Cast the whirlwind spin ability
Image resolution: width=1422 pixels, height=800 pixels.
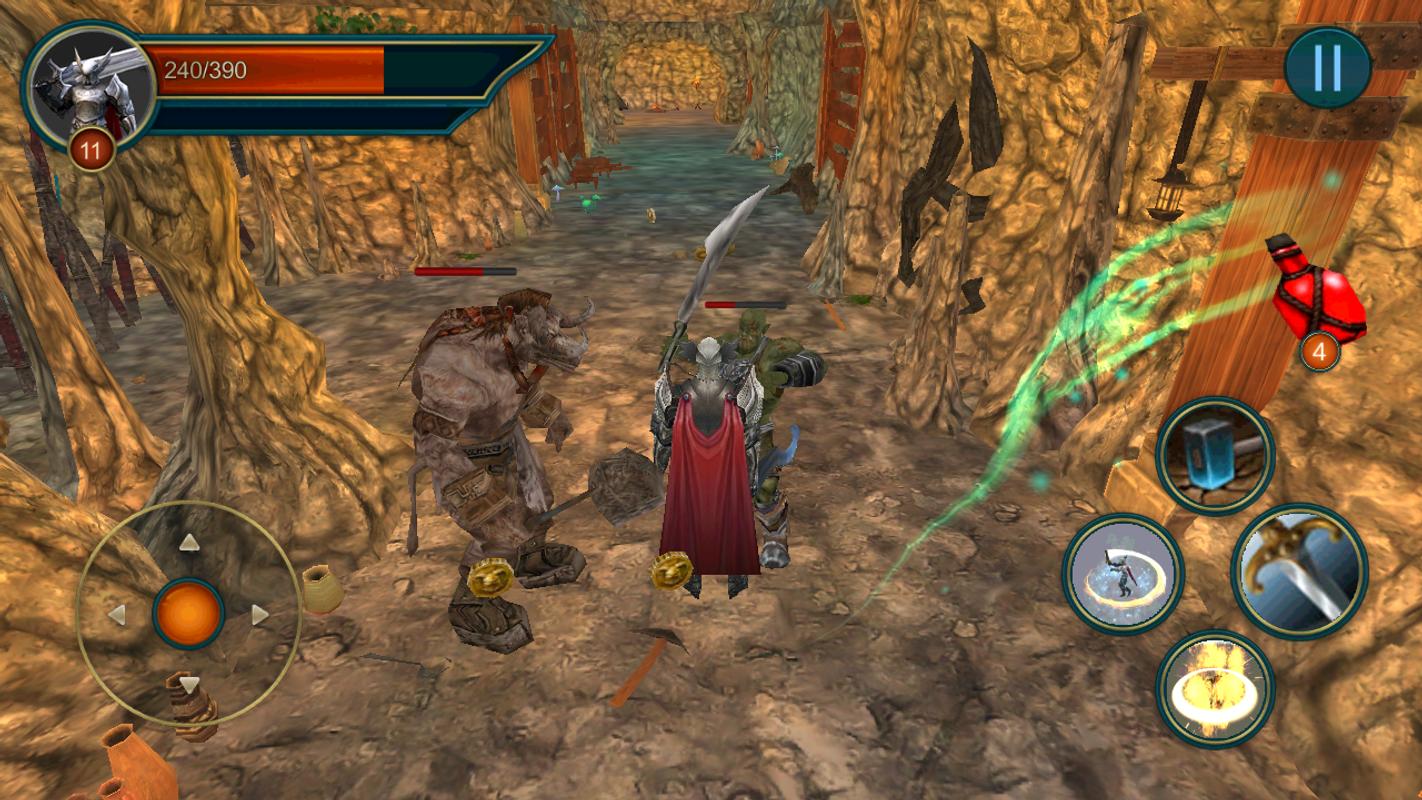pyautogui.click(x=1123, y=574)
